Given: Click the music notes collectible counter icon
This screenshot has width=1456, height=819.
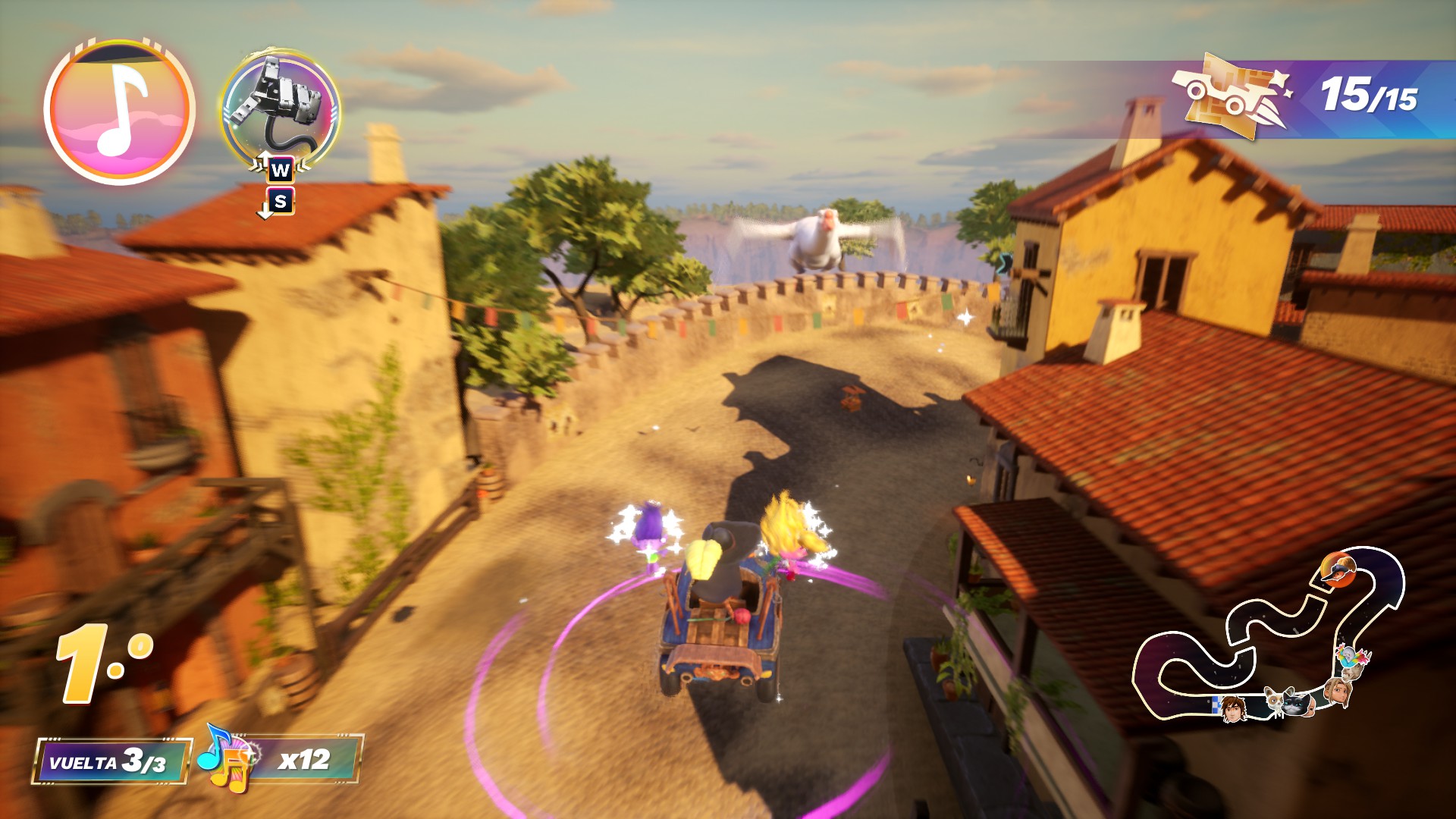Looking at the screenshot, I should click(227, 759).
